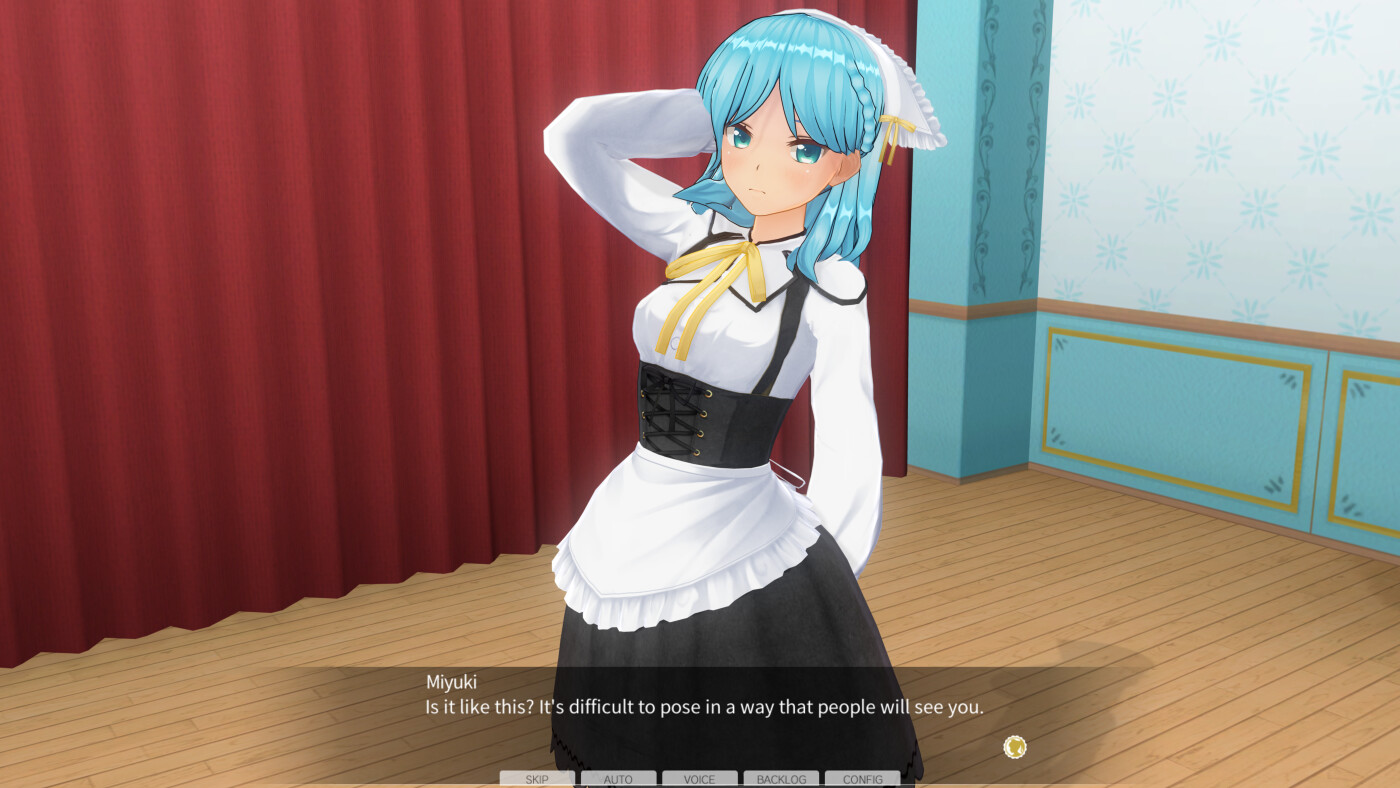
Task: Click the gold cameo page-advance indicator
Action: tap(1015, 745)
